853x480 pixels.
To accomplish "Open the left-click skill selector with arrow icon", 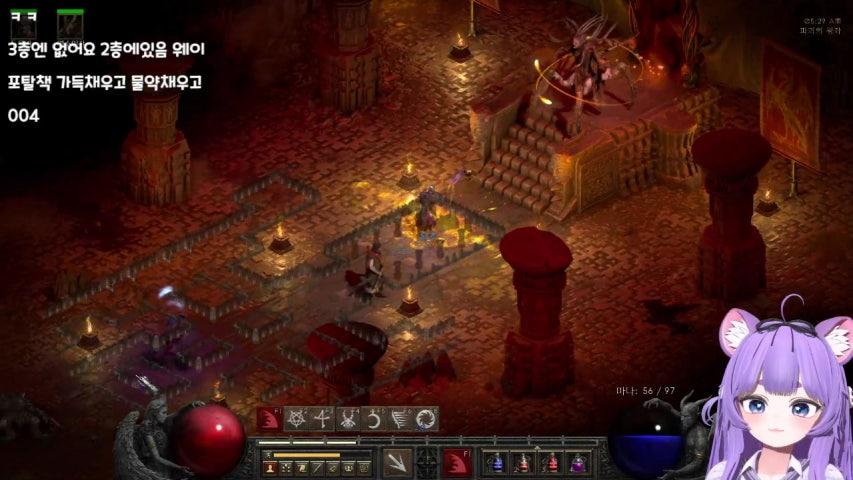I will tap(397, 462).
